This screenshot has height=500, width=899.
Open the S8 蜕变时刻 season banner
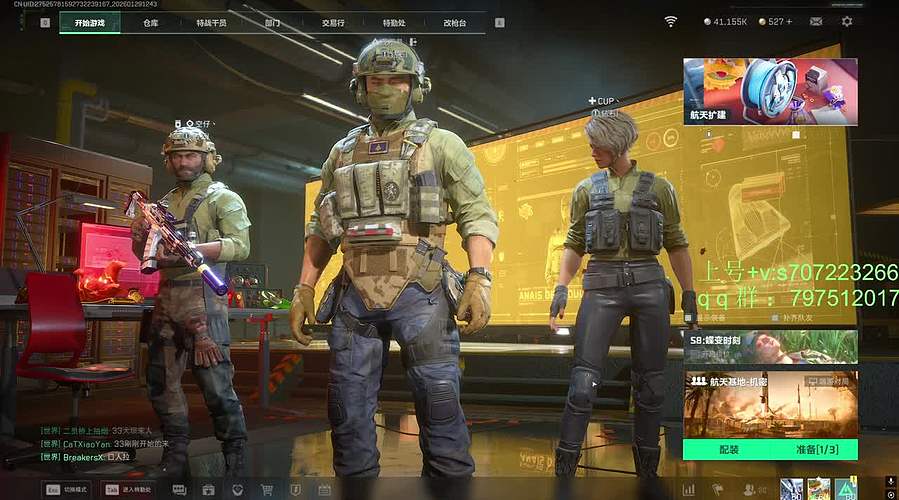coord(770,346)
